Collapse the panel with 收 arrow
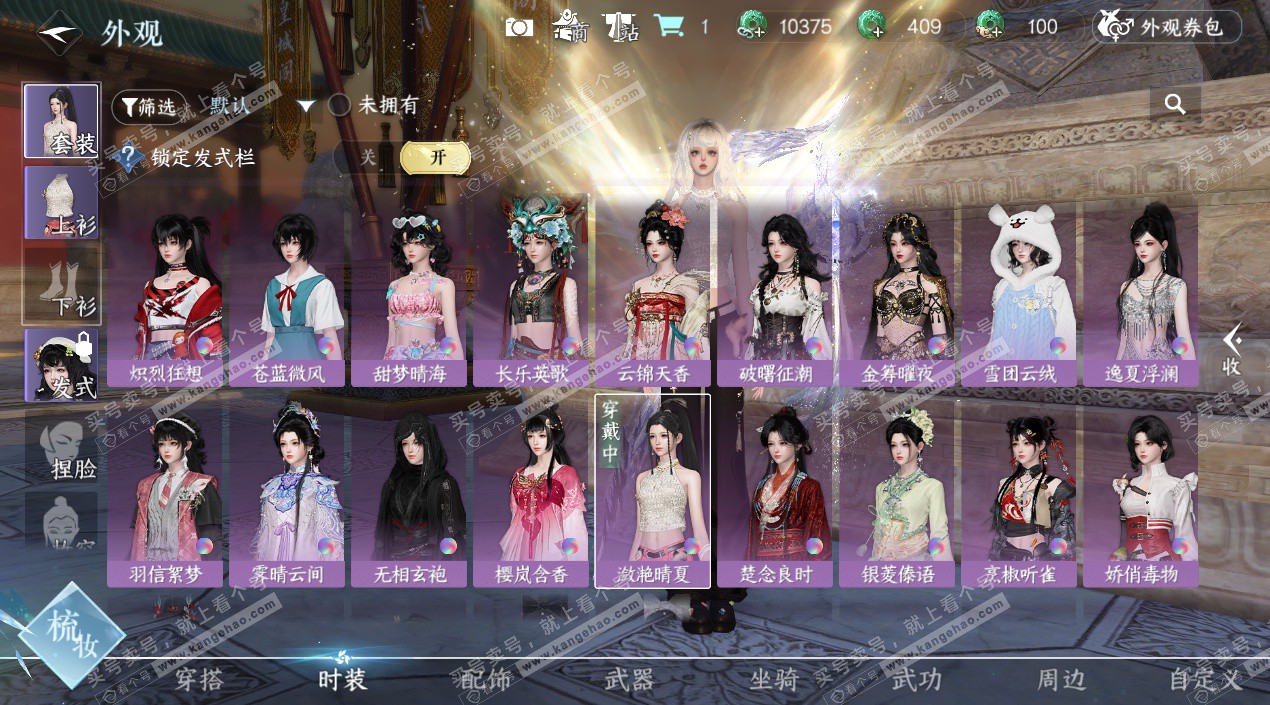 (1232, 350)
